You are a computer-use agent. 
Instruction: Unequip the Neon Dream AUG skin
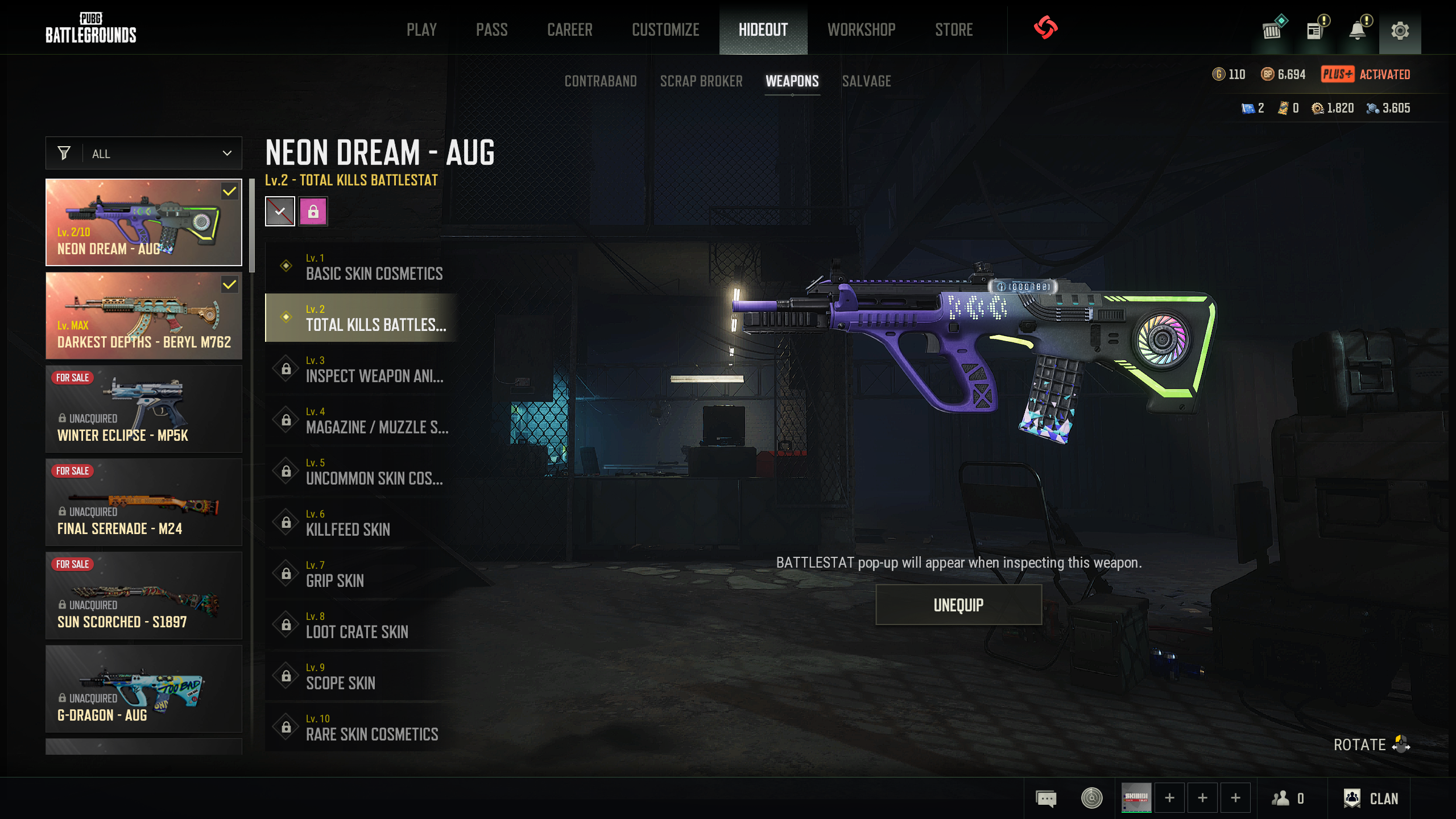pos(958,605)
